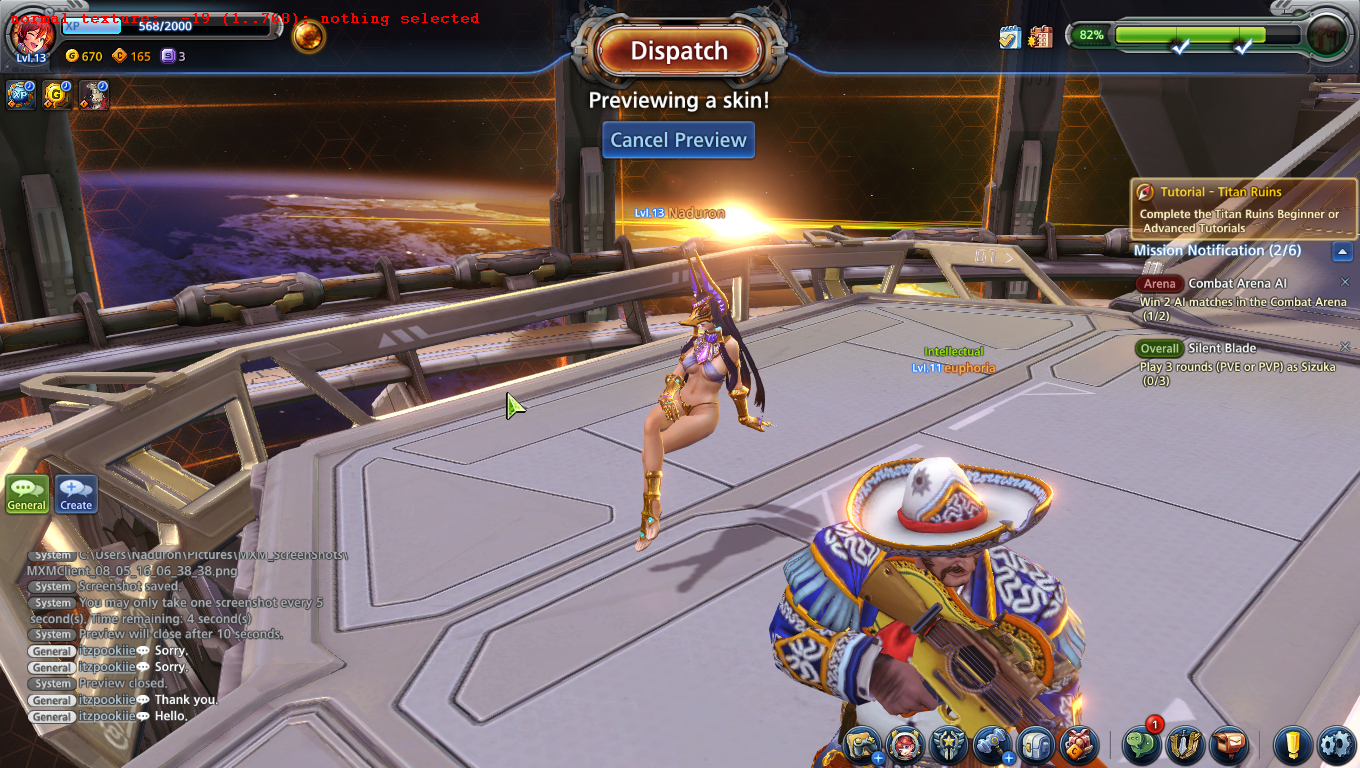This screenshot has width=1360, height=768.
Task: Open the backpack inventory
Action: [x=1035, y=745]
